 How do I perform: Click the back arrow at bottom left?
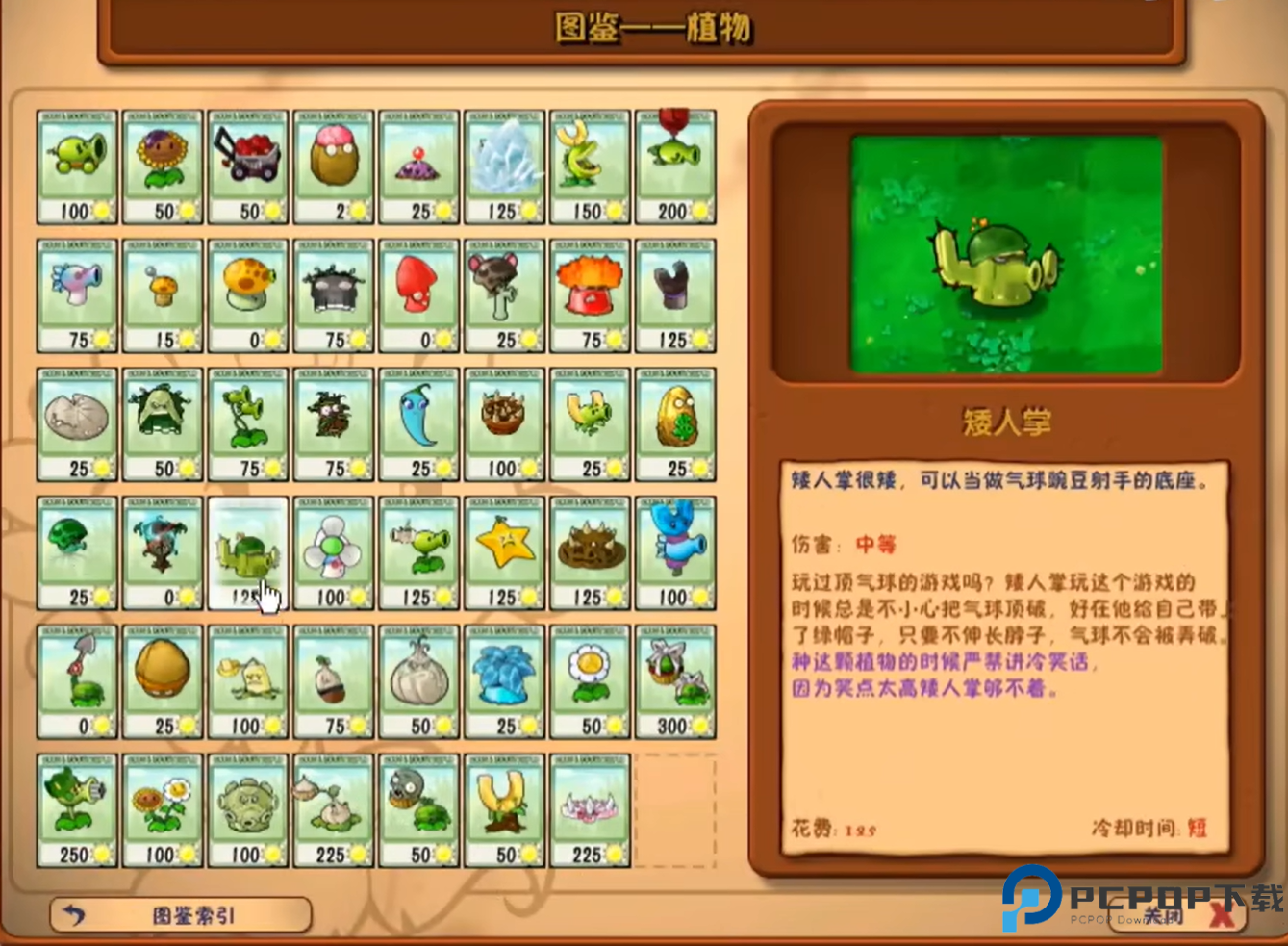72,914
